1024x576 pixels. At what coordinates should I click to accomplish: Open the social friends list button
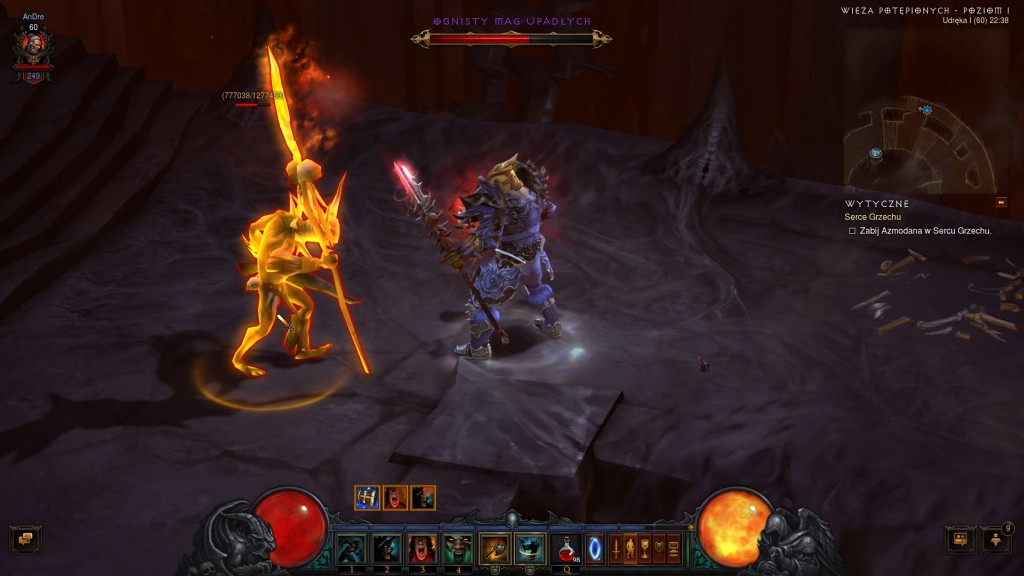tap(996, 540)
